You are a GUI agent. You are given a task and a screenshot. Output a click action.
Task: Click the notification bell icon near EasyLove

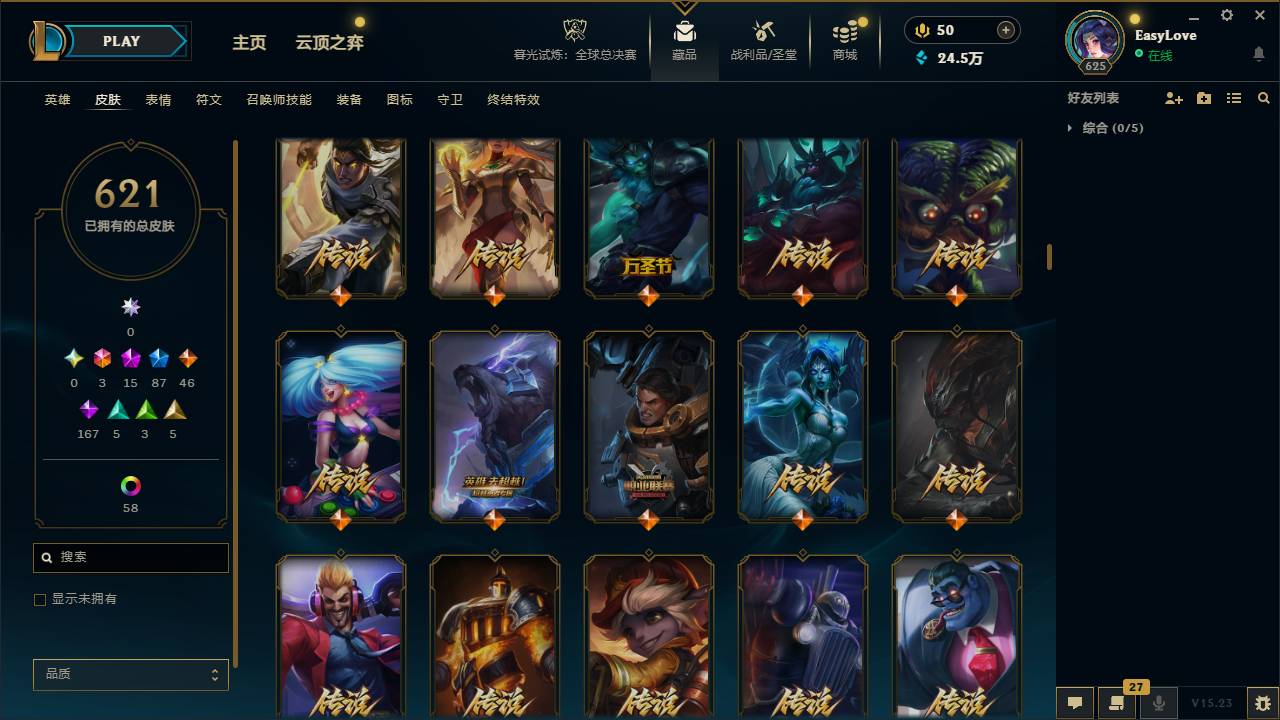pyautogui.click(x=1257, y=55)
